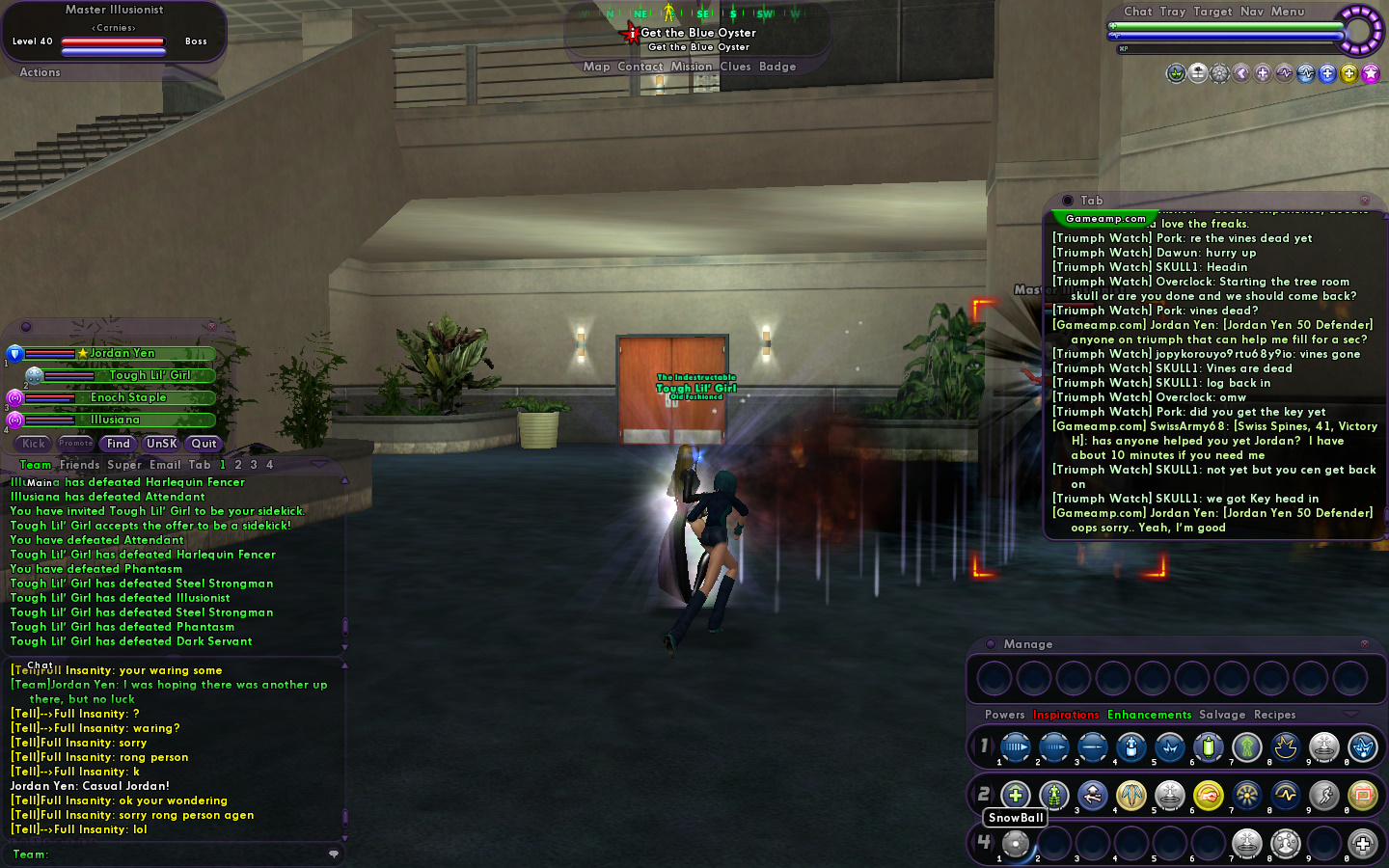Select teammate Illusiana in team list
Image resolution: width=1389 pixels, height=868 pixels.
[115, 420]
